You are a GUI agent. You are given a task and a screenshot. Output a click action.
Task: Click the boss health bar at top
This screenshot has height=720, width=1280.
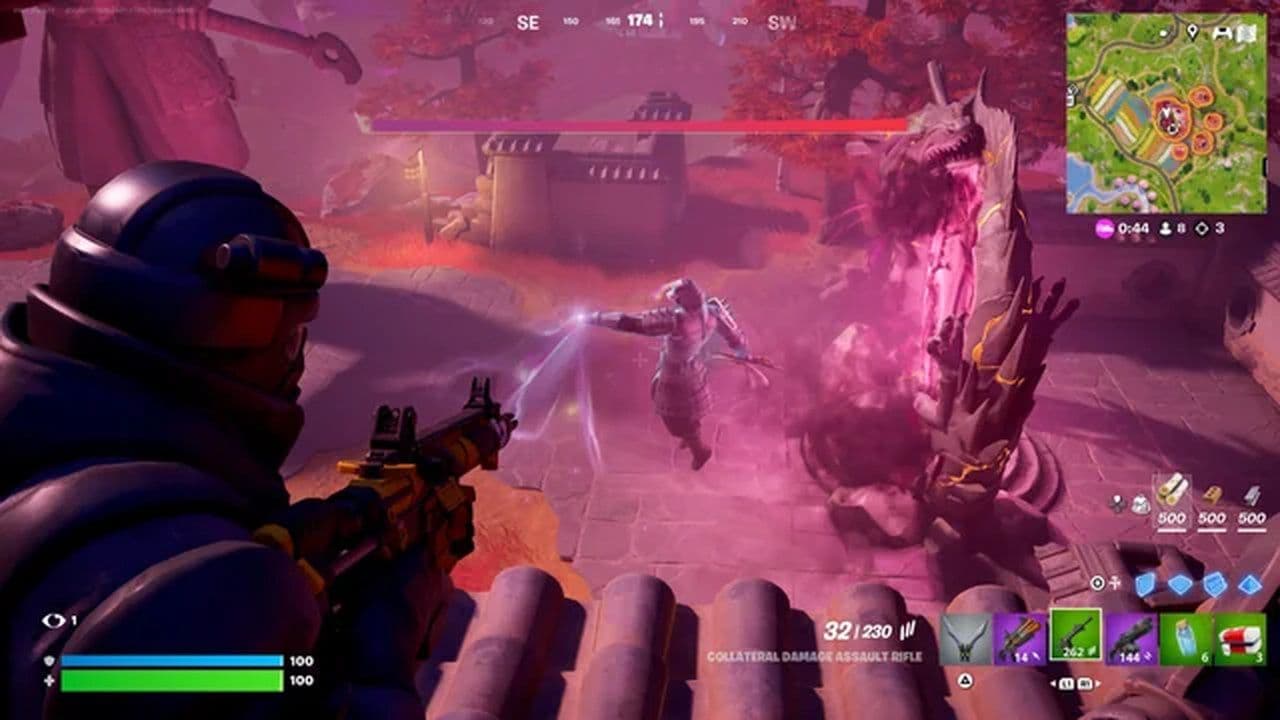[640, 124]
